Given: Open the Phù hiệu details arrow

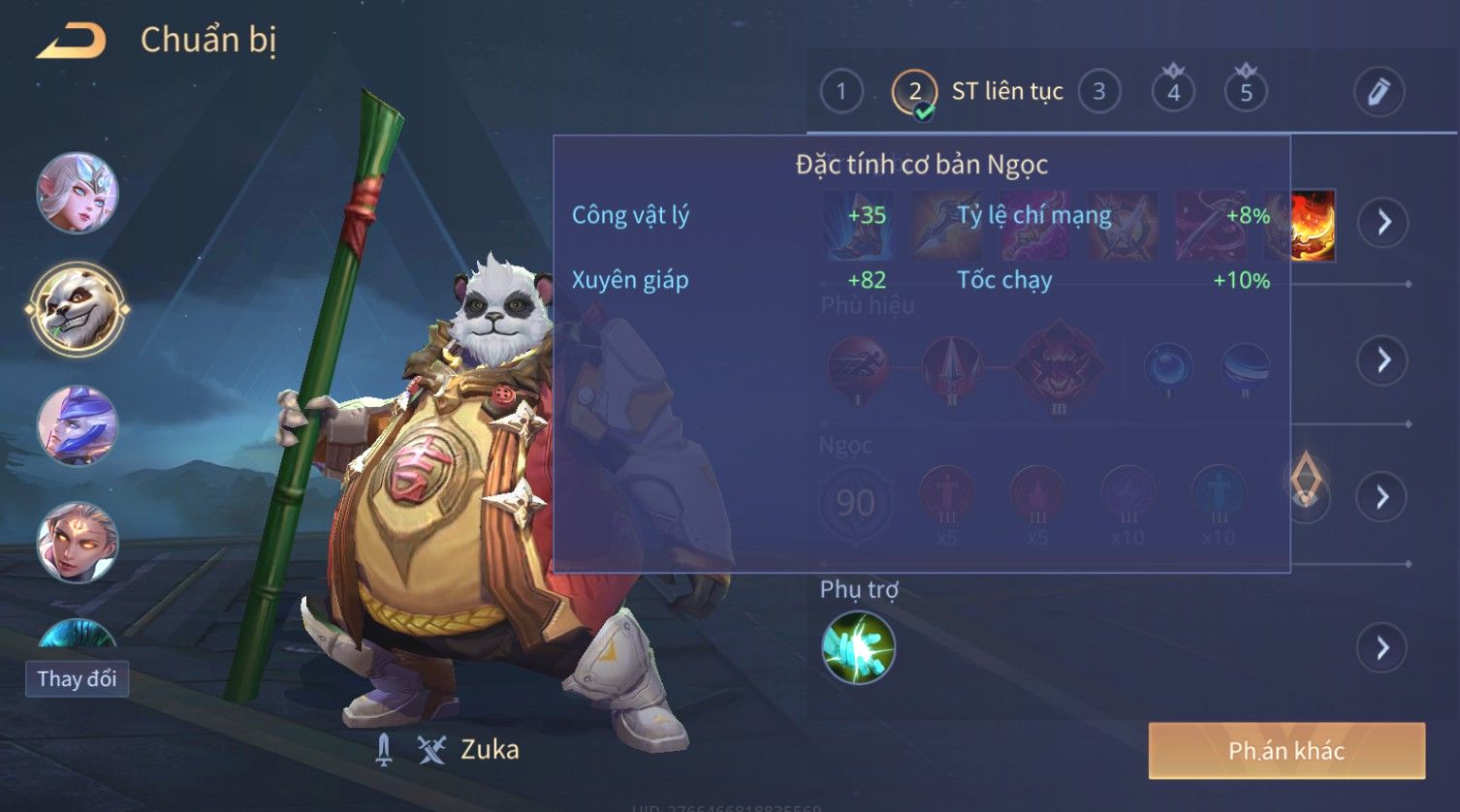Looking at the screenshot, I should [x=1382, y=360].
